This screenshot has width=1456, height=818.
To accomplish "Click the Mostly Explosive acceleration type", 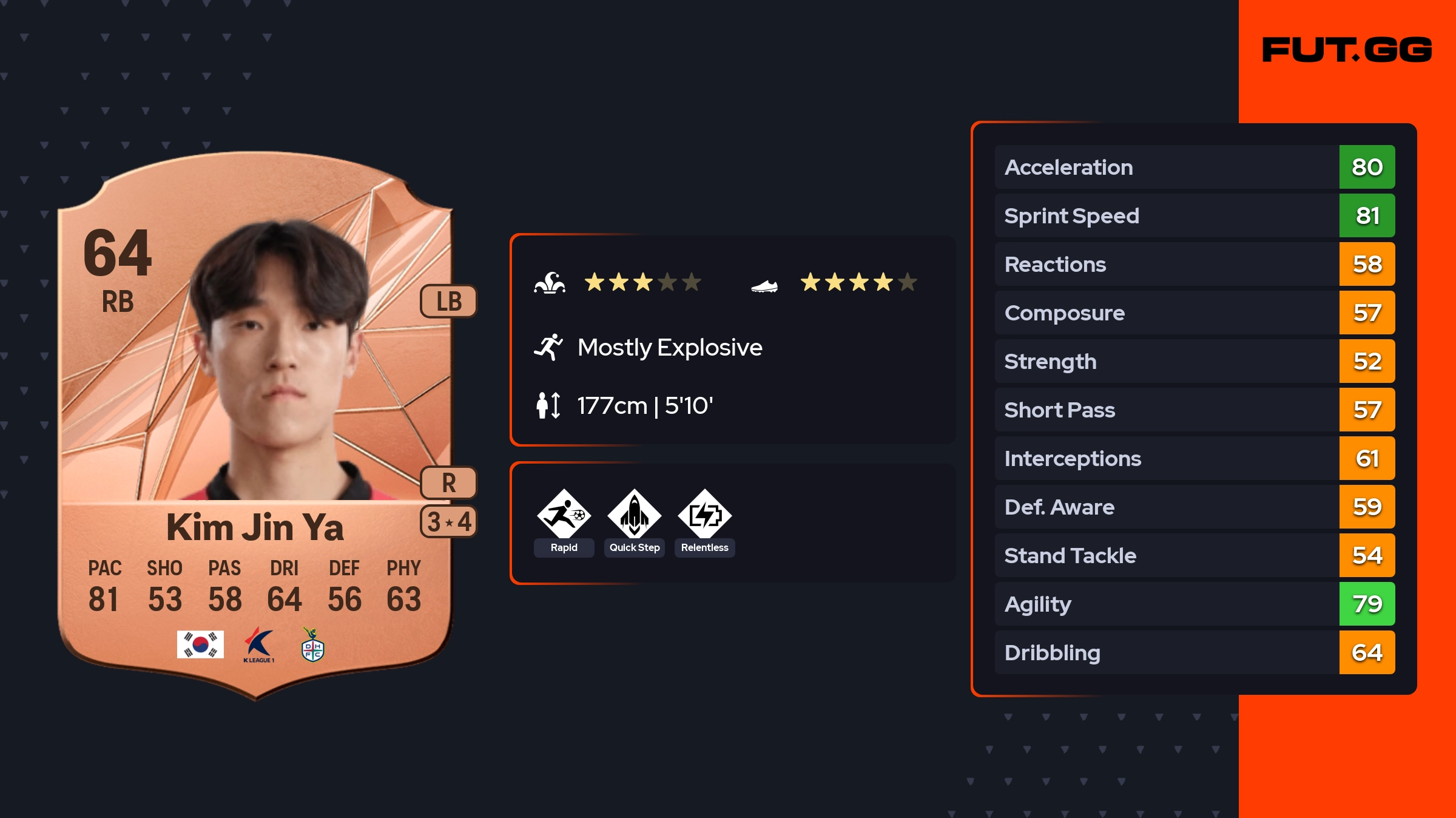I will [669, 348].
